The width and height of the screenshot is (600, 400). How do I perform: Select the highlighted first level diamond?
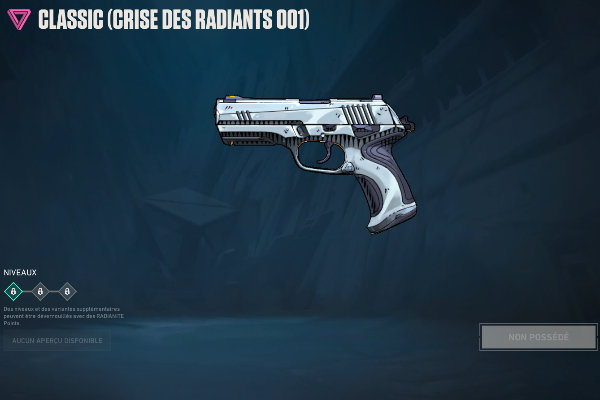click(x=13, y=292)
